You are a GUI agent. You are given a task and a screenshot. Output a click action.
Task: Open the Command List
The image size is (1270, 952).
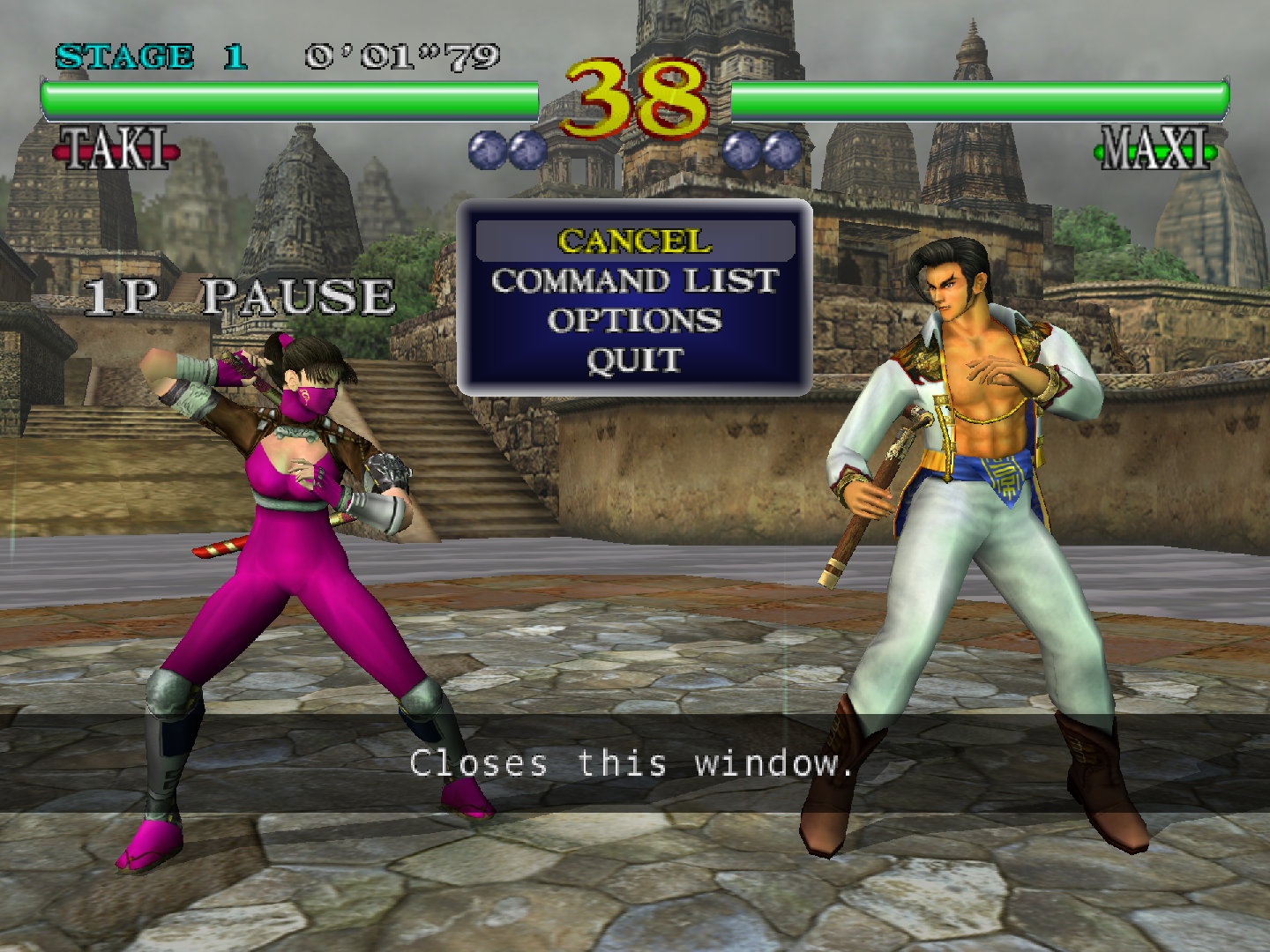635,281
